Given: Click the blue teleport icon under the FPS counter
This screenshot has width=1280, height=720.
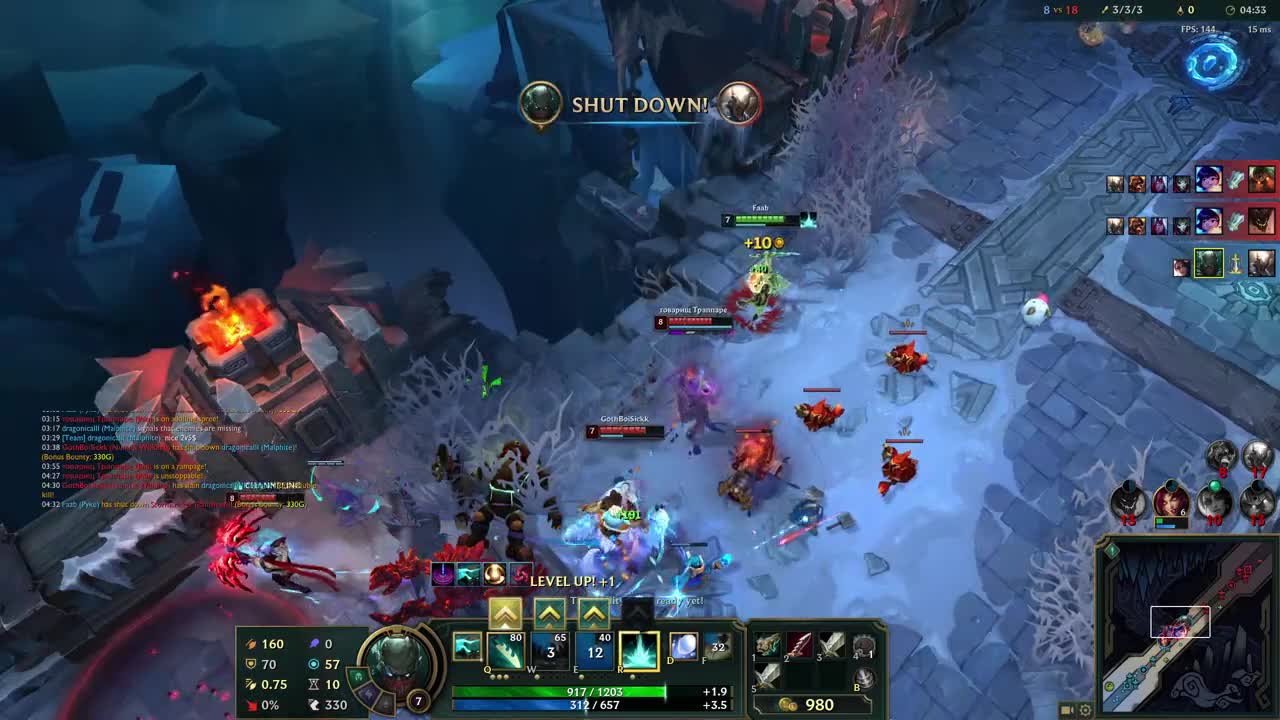Looking at the screenshot, I should click(x=1213, y=61).
